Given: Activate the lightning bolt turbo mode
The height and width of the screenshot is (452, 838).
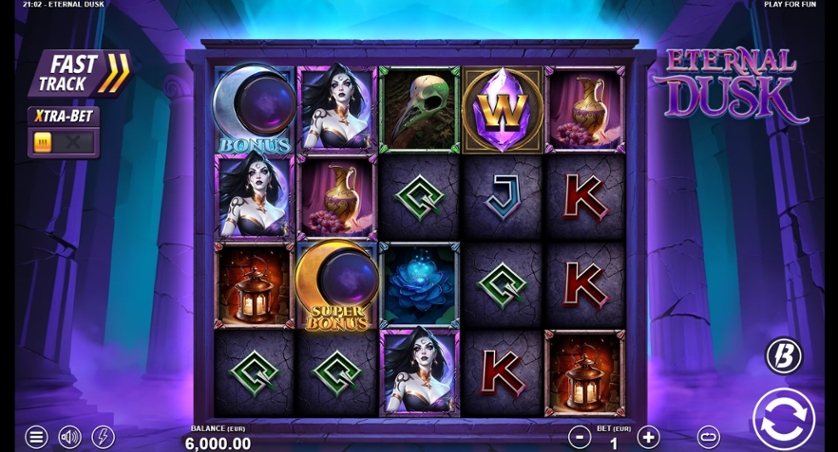Looking at the screenshot, I should [102, 437].
